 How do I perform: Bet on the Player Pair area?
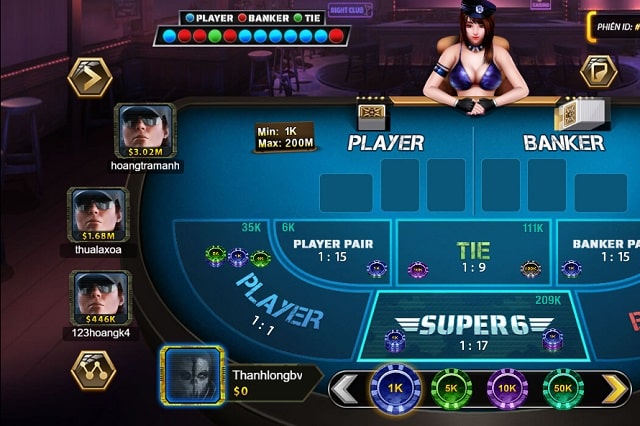[x=333, y=251]
